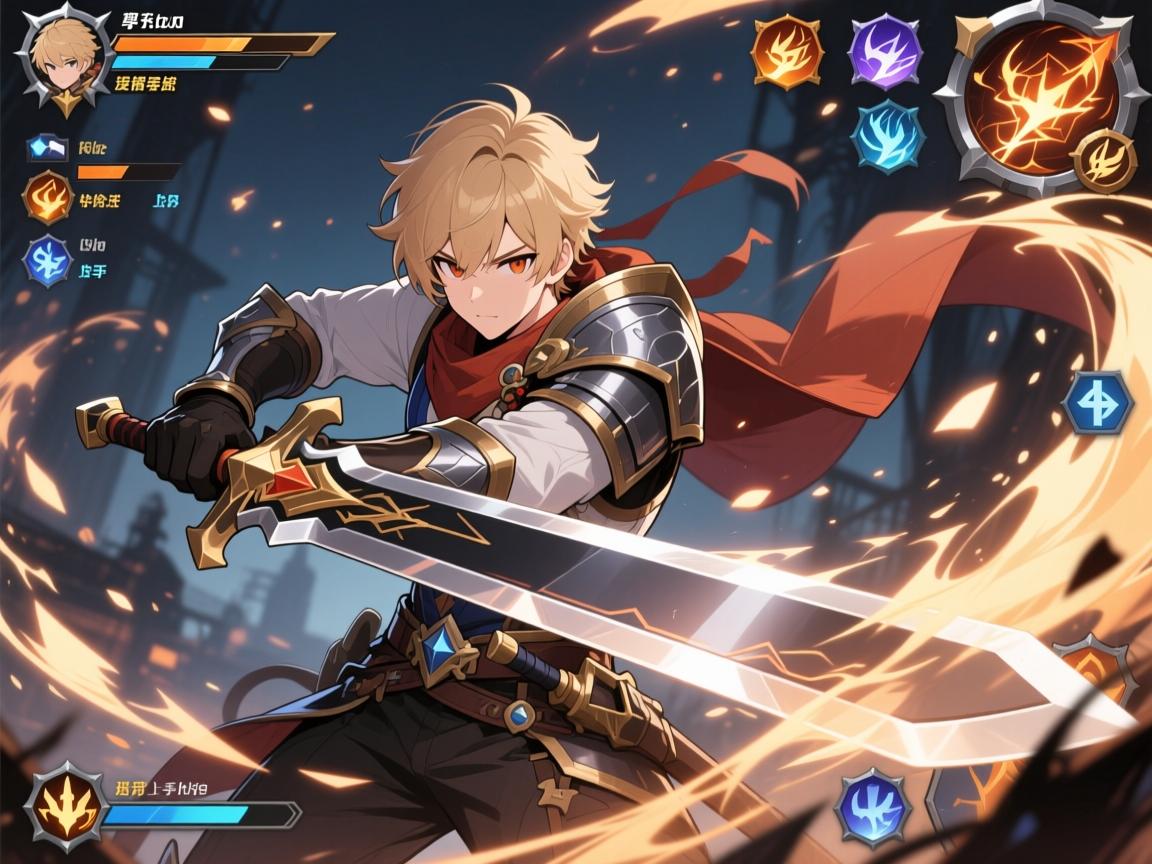Use the orange shield skill behind the sword tip
Screen dimensions: 1152x864
(x=1095, y=672)
